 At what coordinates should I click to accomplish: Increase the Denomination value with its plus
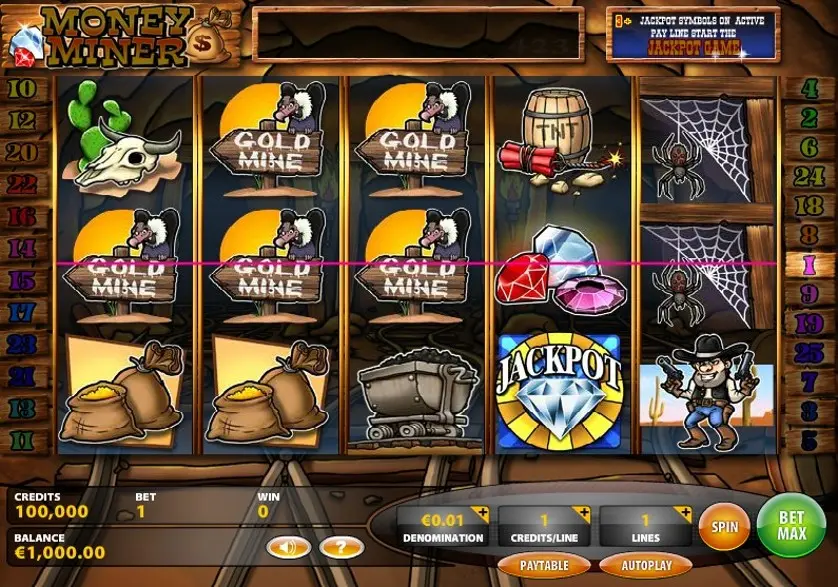tap(484, 513)
